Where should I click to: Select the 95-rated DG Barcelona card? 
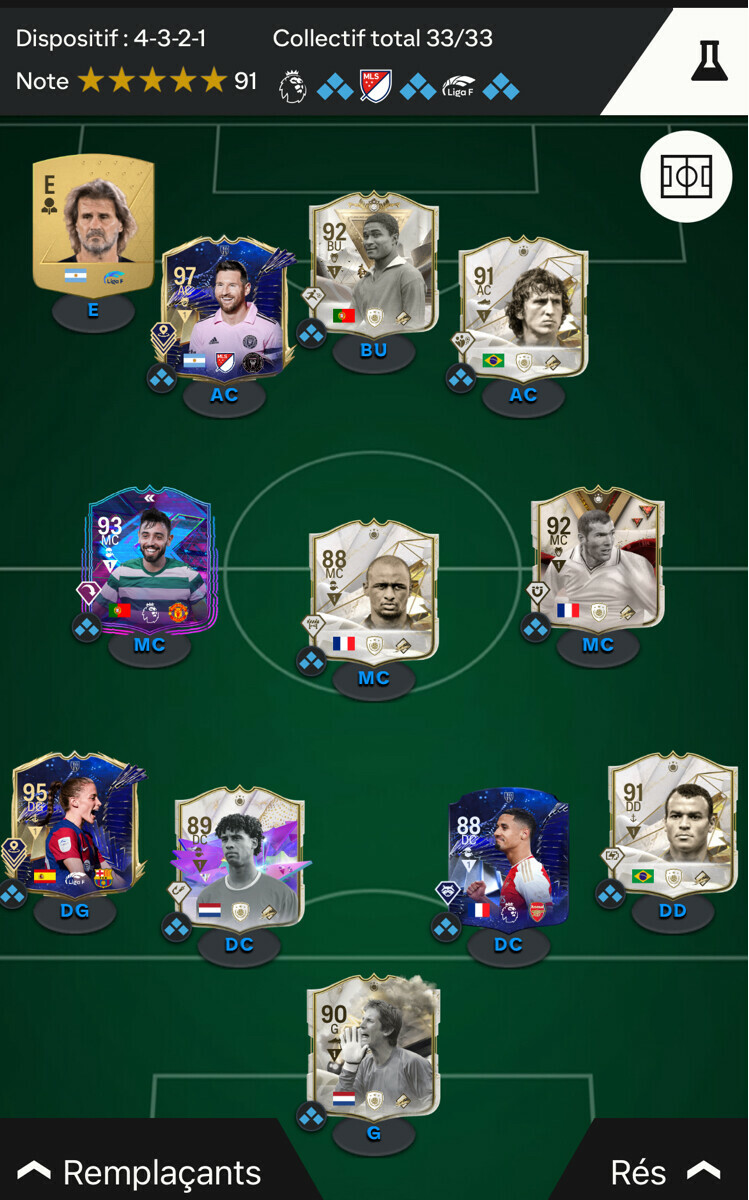click(x=75, y=825)
